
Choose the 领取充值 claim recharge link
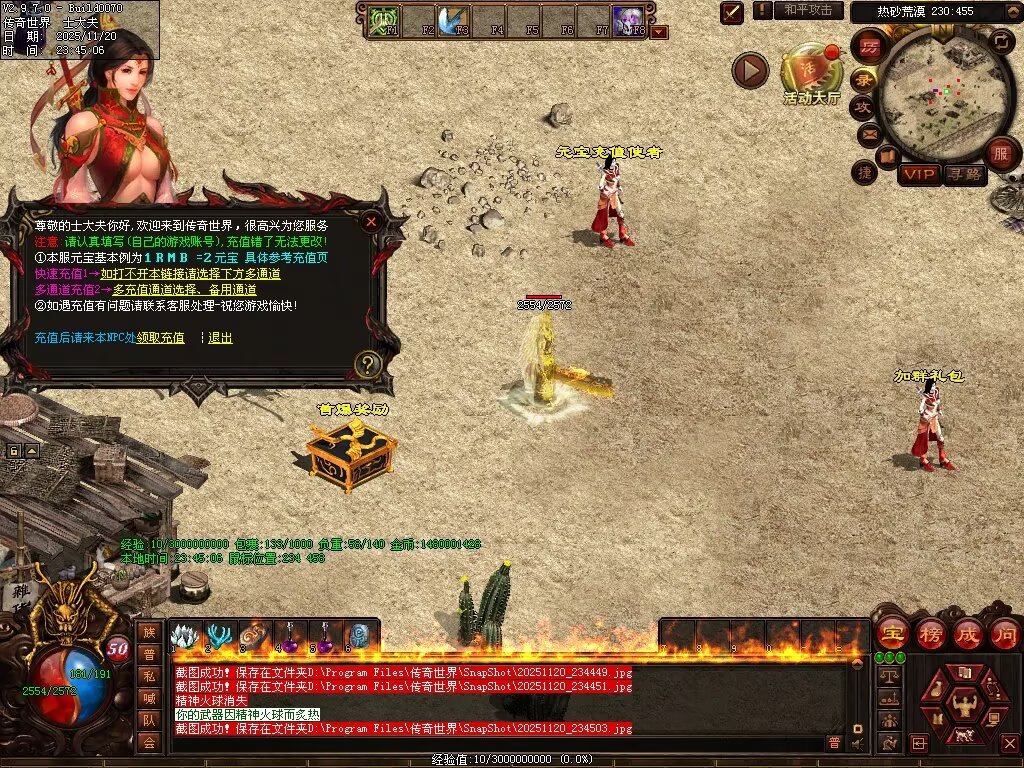click(160, 338)
